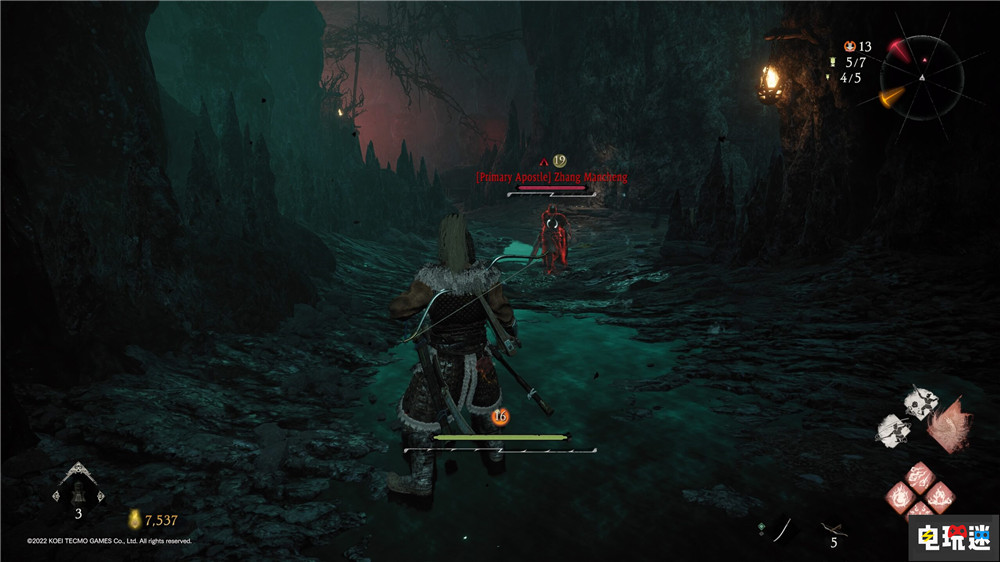This screenshot has width=1000, height=562.
Task: Choose the arrow ammo icon showing 5
Action: [x=832, y=527]
